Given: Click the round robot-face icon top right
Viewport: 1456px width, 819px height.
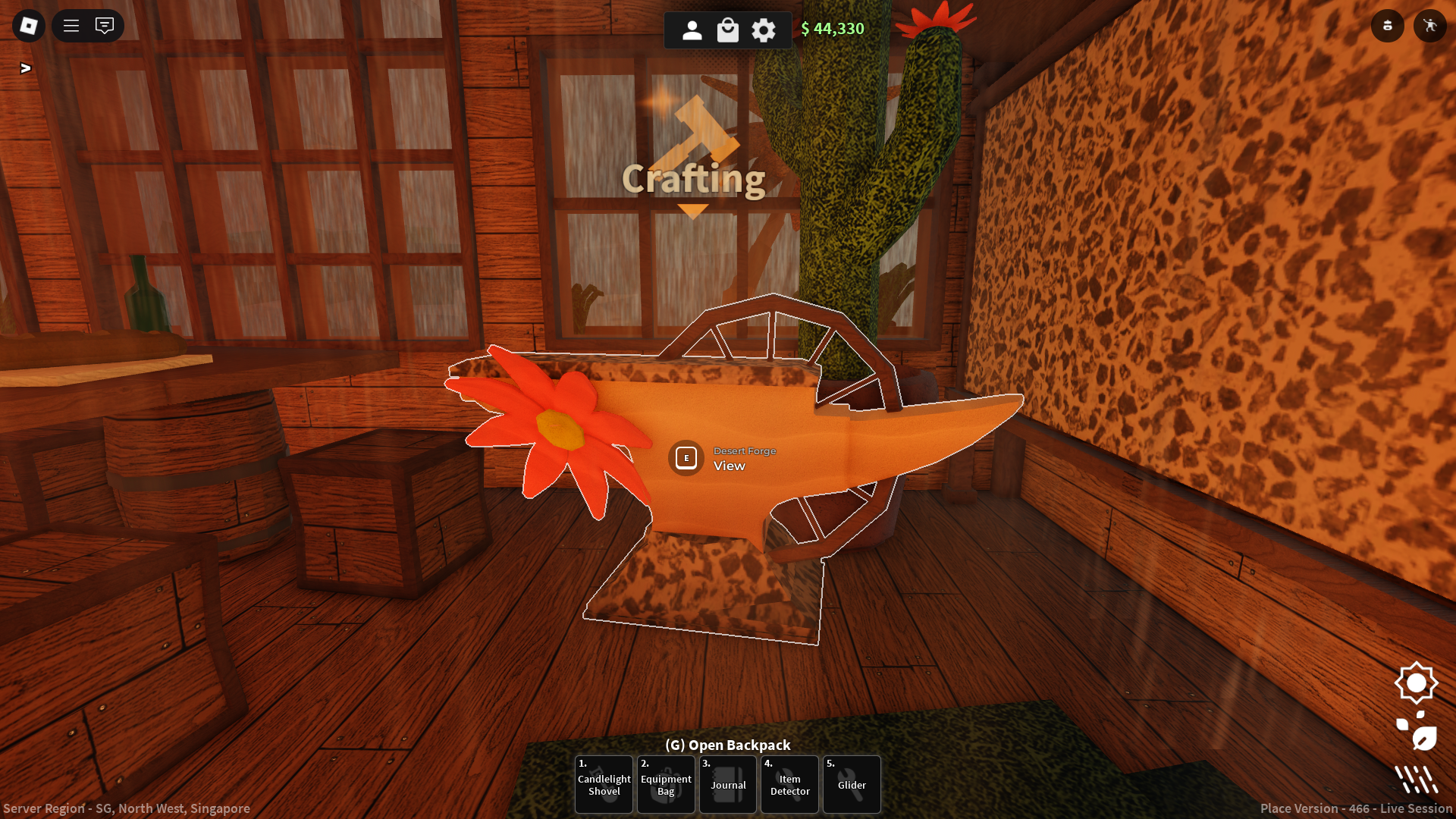Looking at the screenshot, I should click(x=1388, y=26).
